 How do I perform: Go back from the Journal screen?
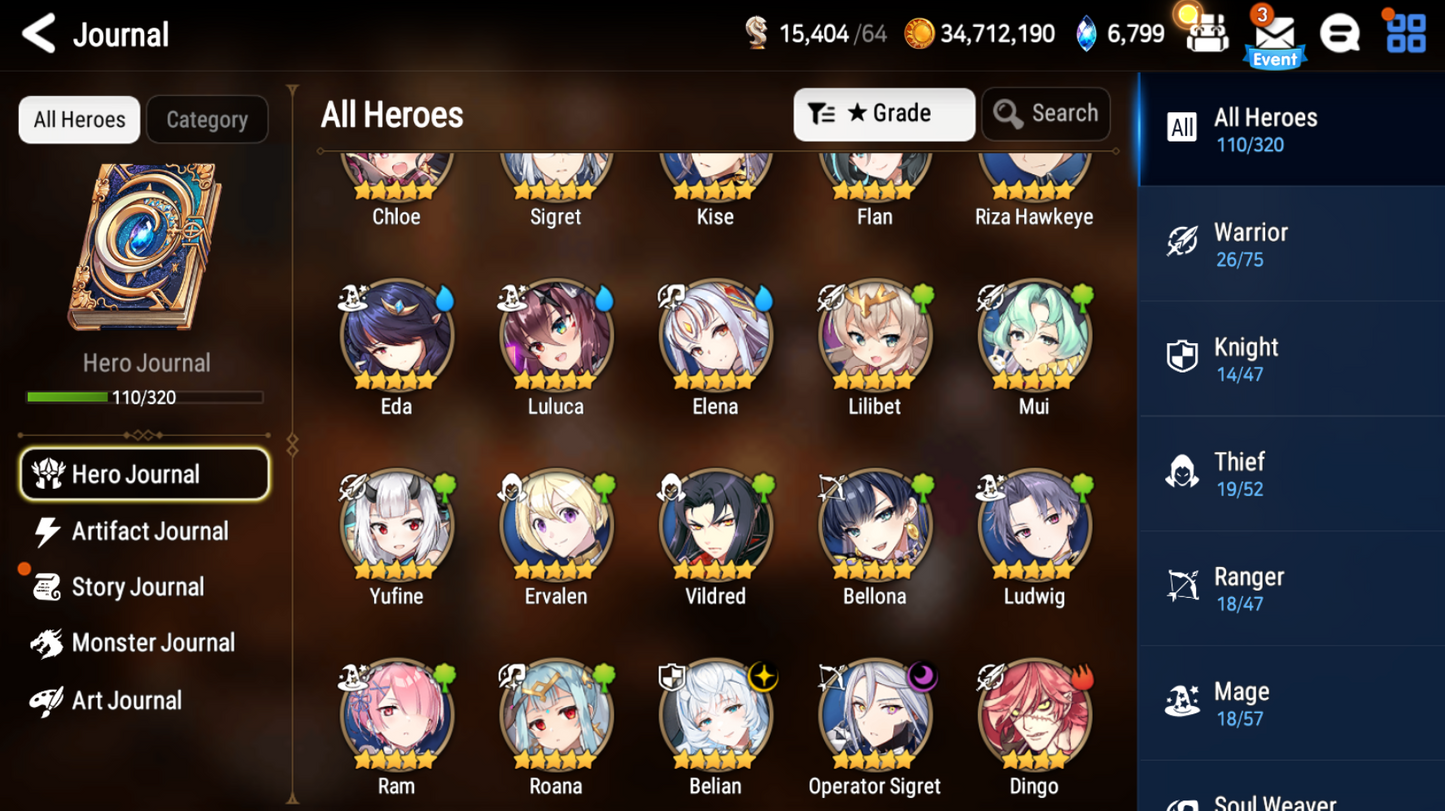(38, 34)
